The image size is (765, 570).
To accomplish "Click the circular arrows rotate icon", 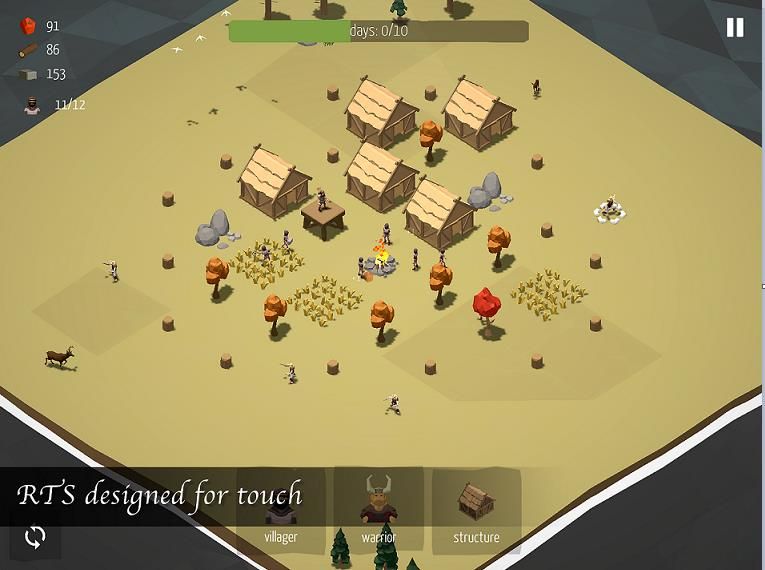I will (35, 537).
